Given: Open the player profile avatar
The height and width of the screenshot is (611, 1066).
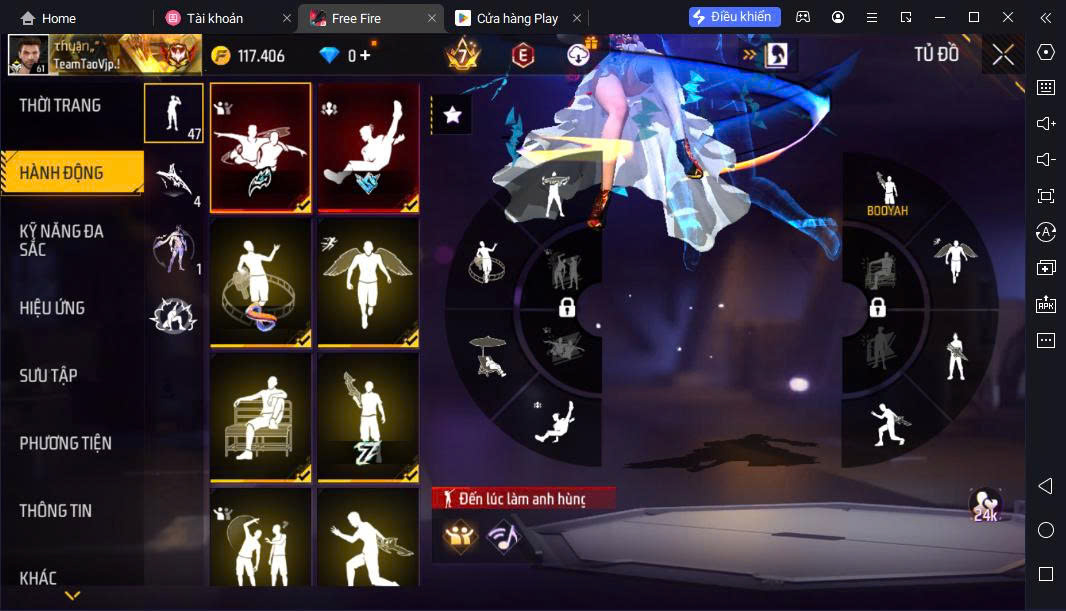Looking at the screenshot, I should tap(28, 55).
